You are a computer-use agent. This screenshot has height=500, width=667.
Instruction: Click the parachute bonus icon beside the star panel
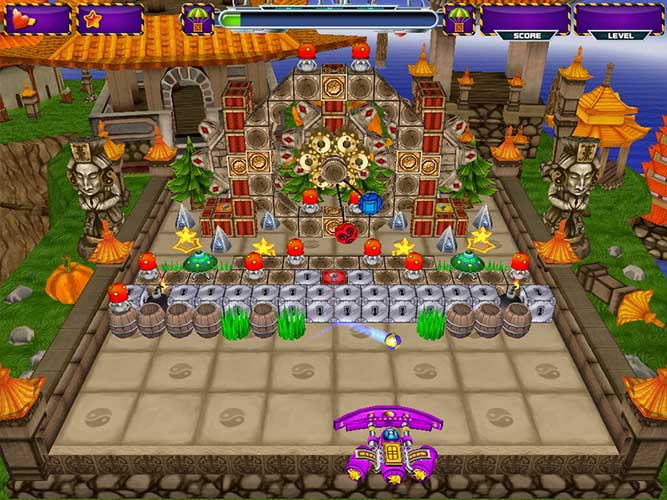[197, 19]
